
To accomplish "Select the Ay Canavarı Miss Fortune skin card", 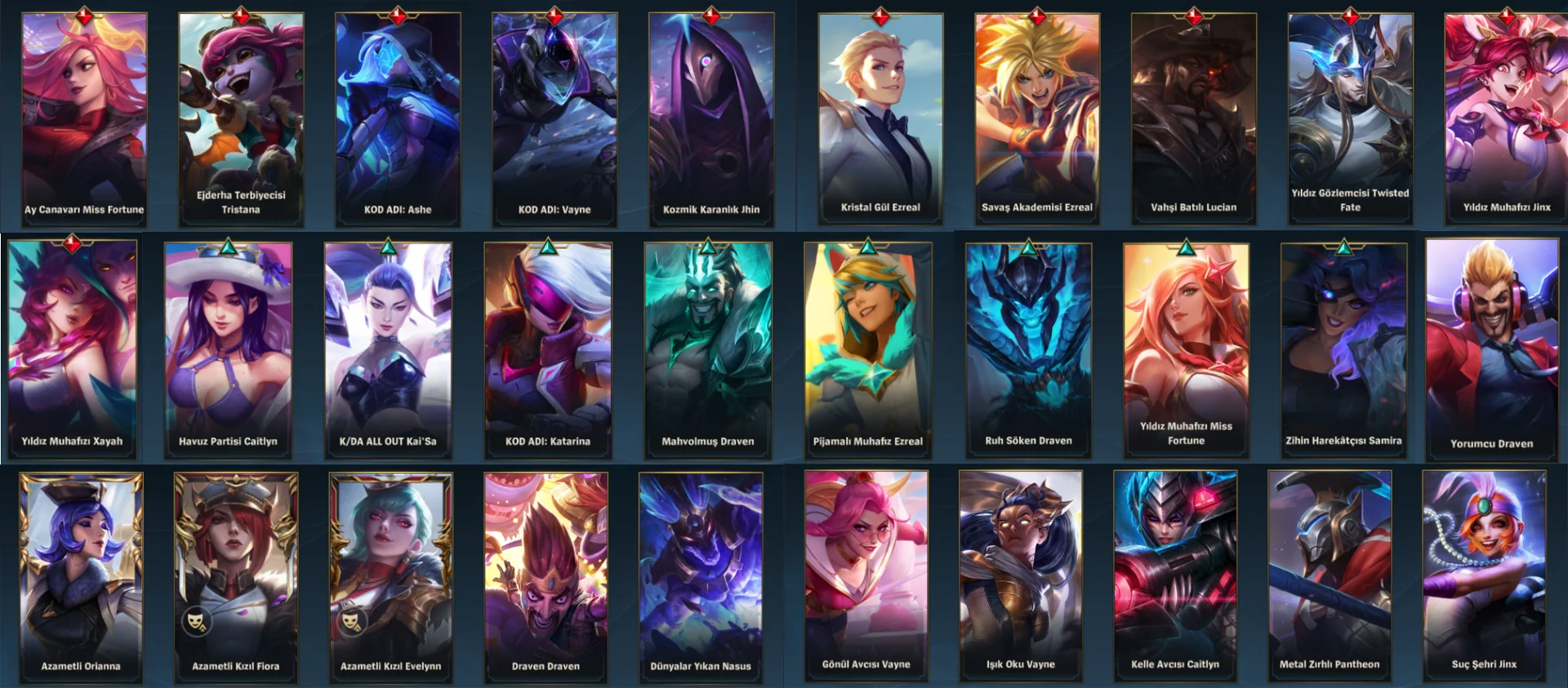I will point(84,118).
